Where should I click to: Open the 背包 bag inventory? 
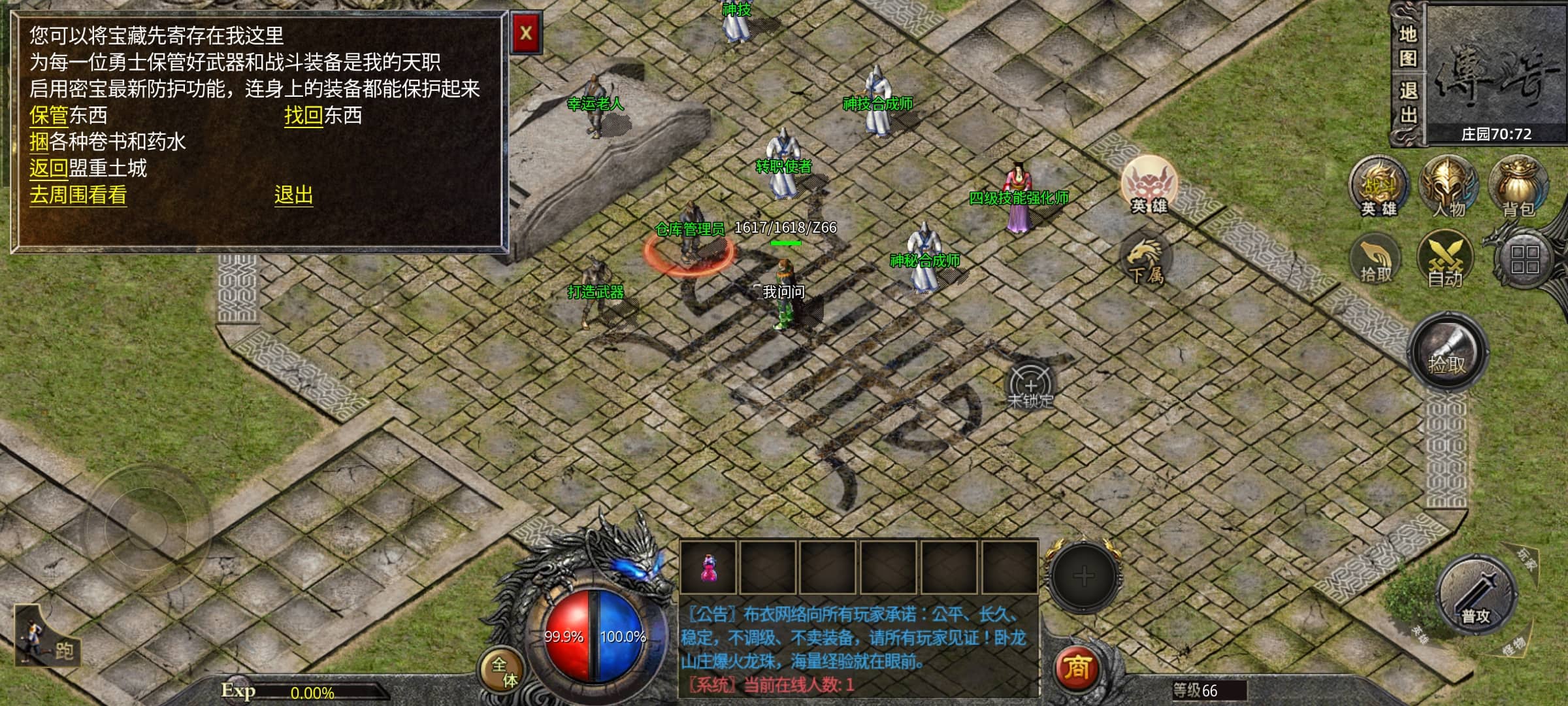click(x=1518, y=187)
